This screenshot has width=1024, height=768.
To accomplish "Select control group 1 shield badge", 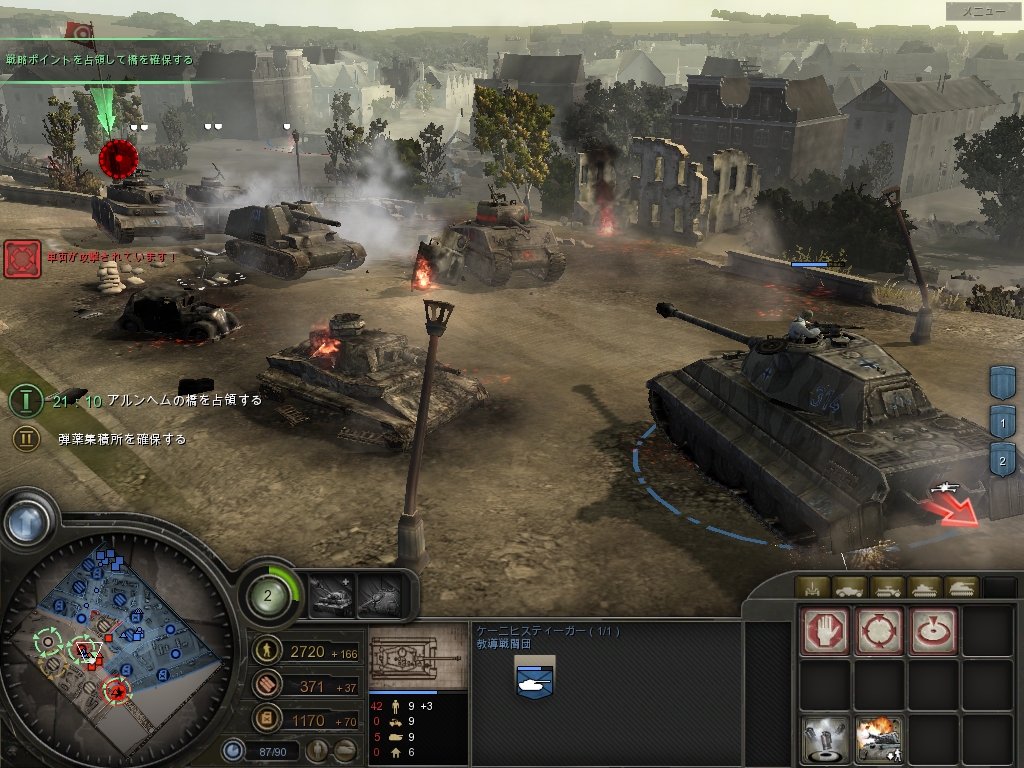I will 1002,420.
